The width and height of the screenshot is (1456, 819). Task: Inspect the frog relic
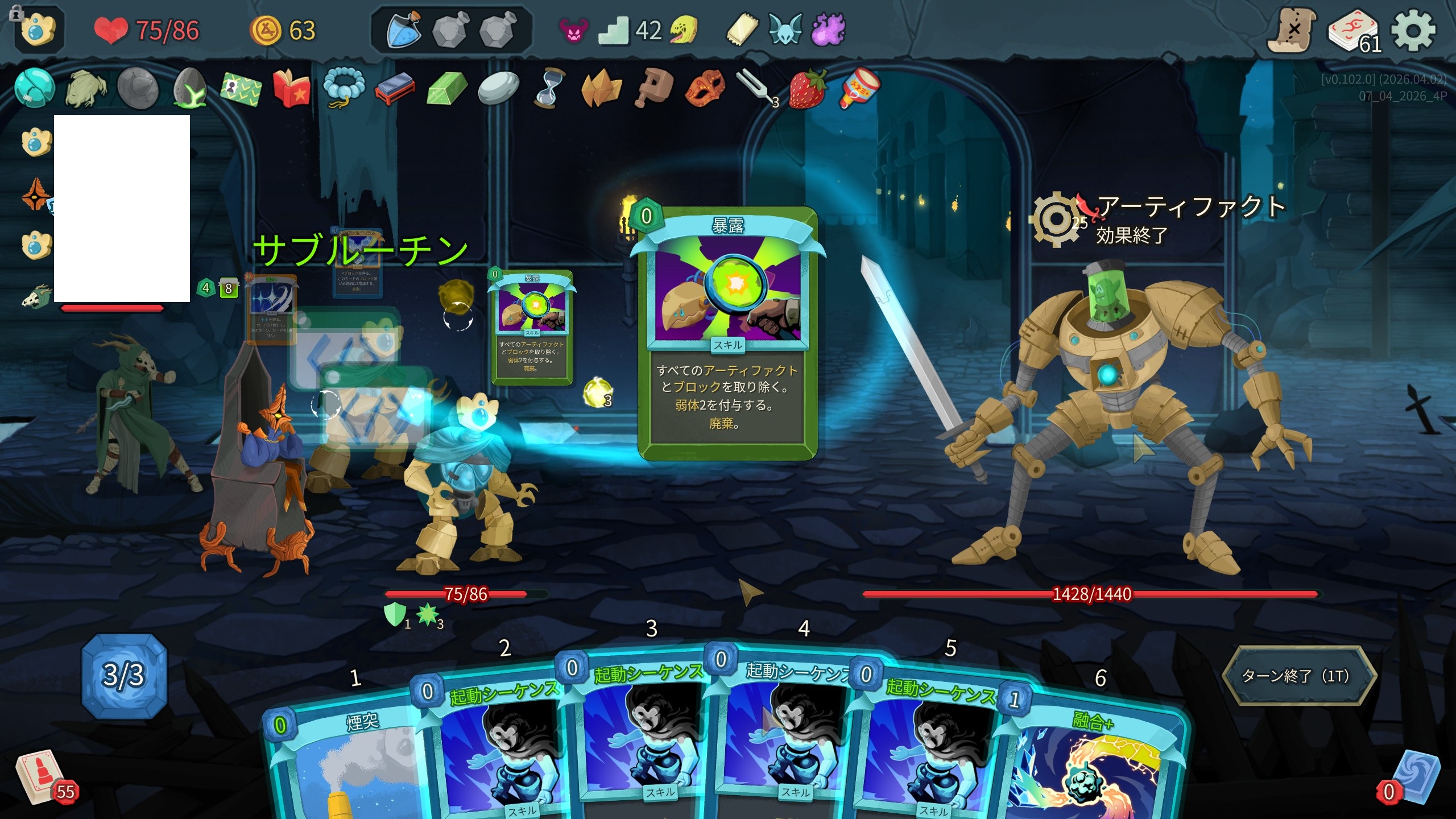(x=86, y=89)
